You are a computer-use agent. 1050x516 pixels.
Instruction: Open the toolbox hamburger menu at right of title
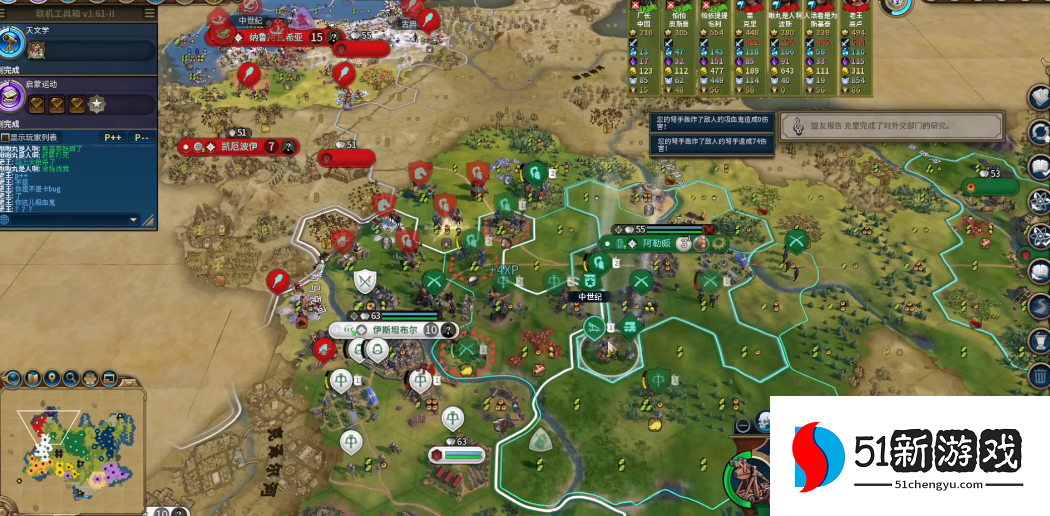[149, 13]
